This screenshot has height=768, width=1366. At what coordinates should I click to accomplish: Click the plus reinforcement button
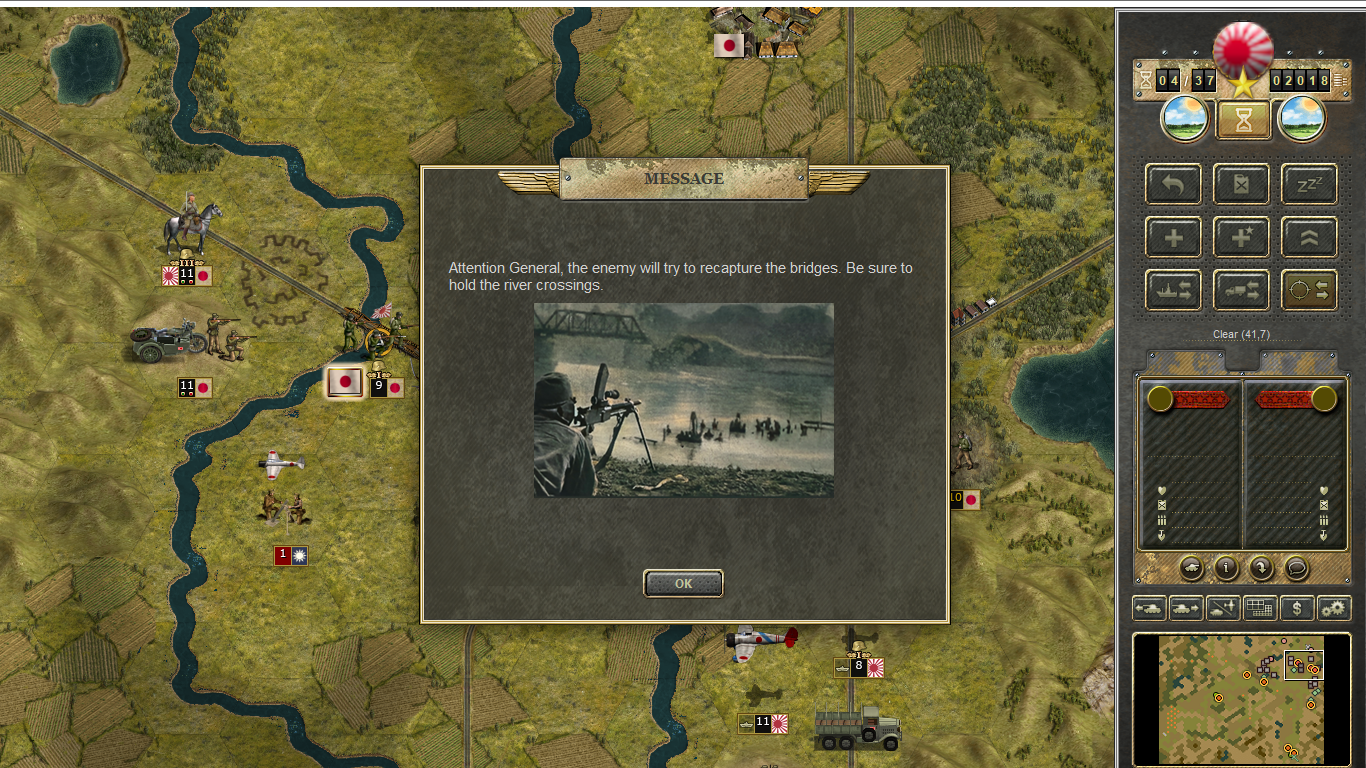[x=1173, y=237]
